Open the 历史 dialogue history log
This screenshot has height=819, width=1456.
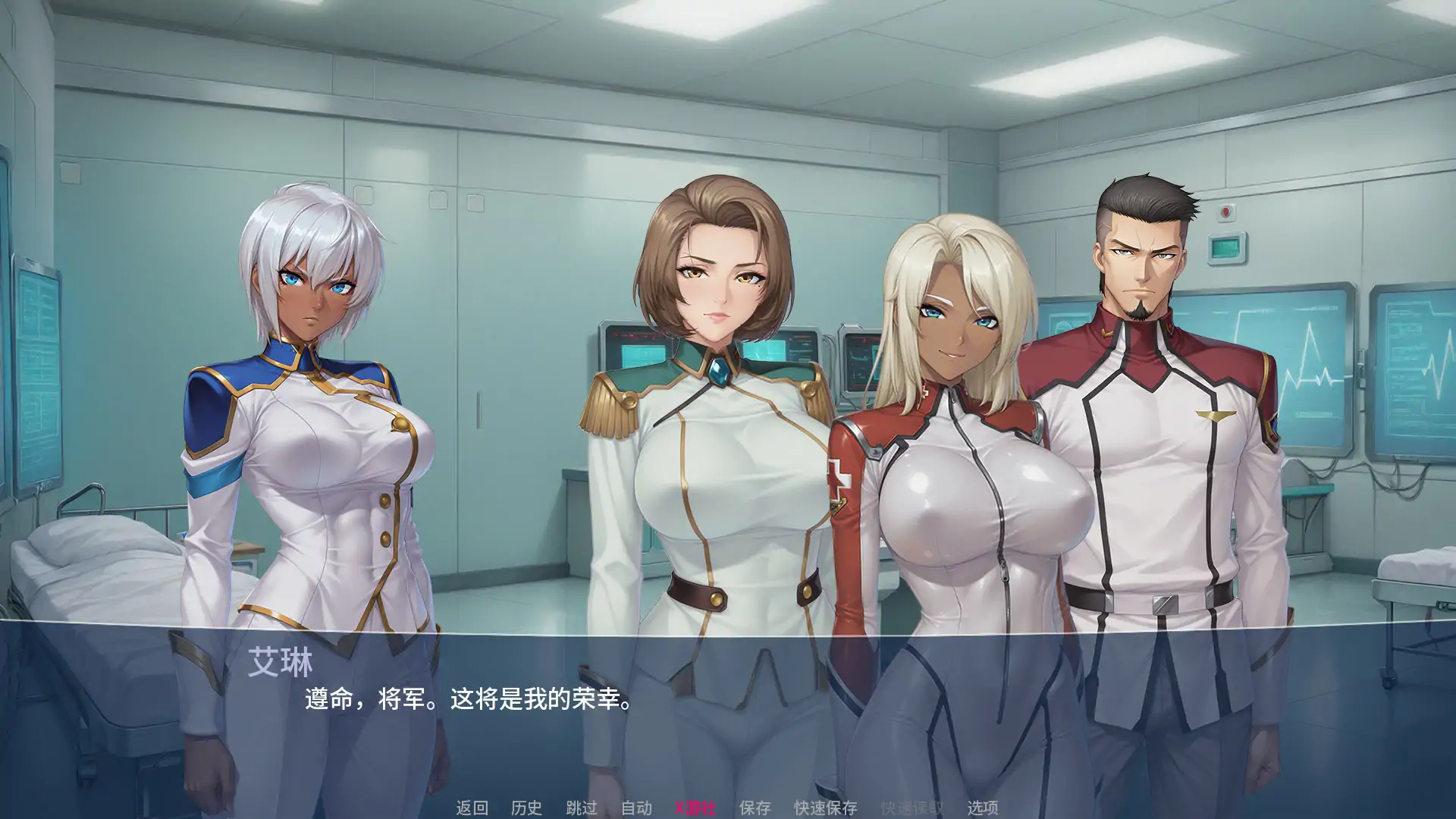[526, 808]
